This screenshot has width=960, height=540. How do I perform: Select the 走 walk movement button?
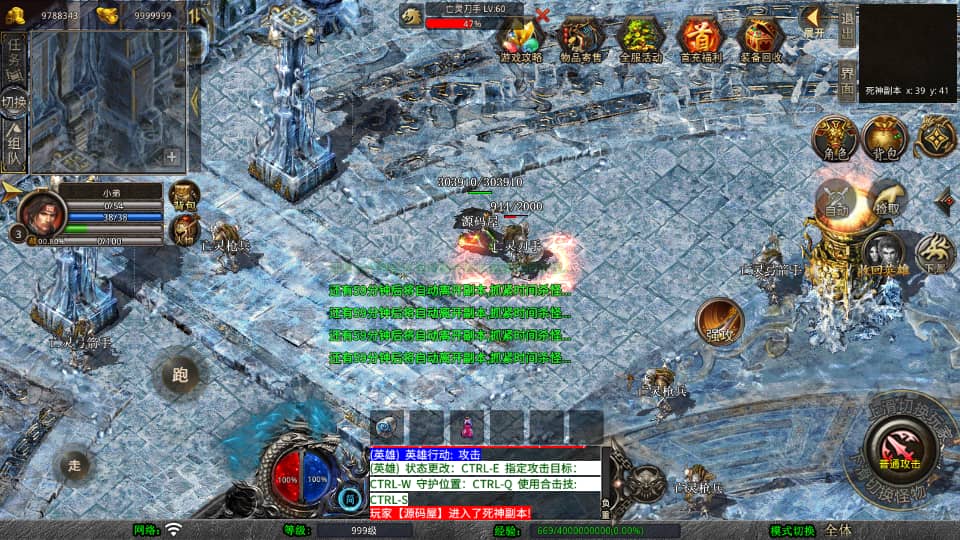[73, 464]
